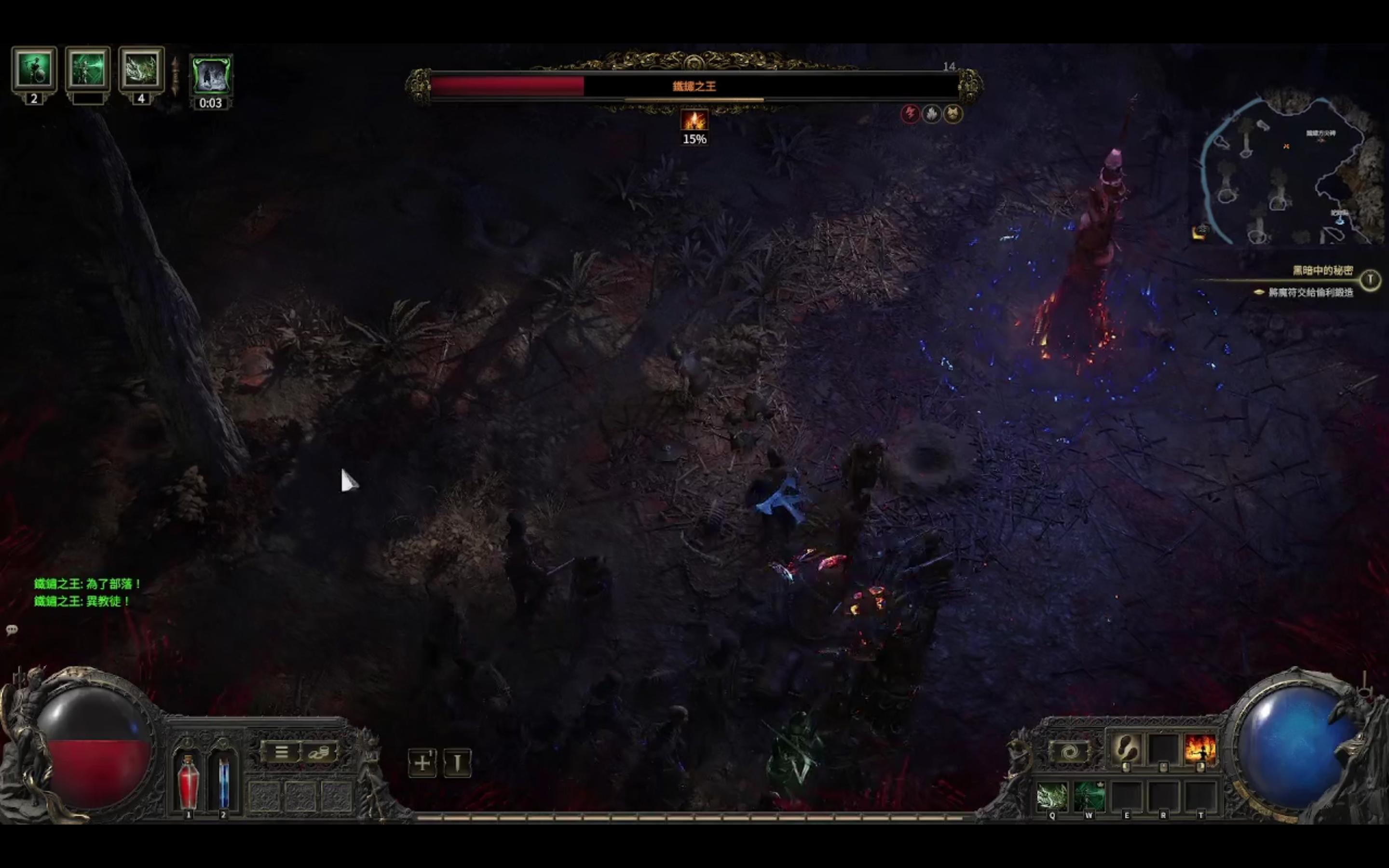Open the three-line menu button
The width and height of the screenshot is (1389, 868).
click(x=281, y=752)
